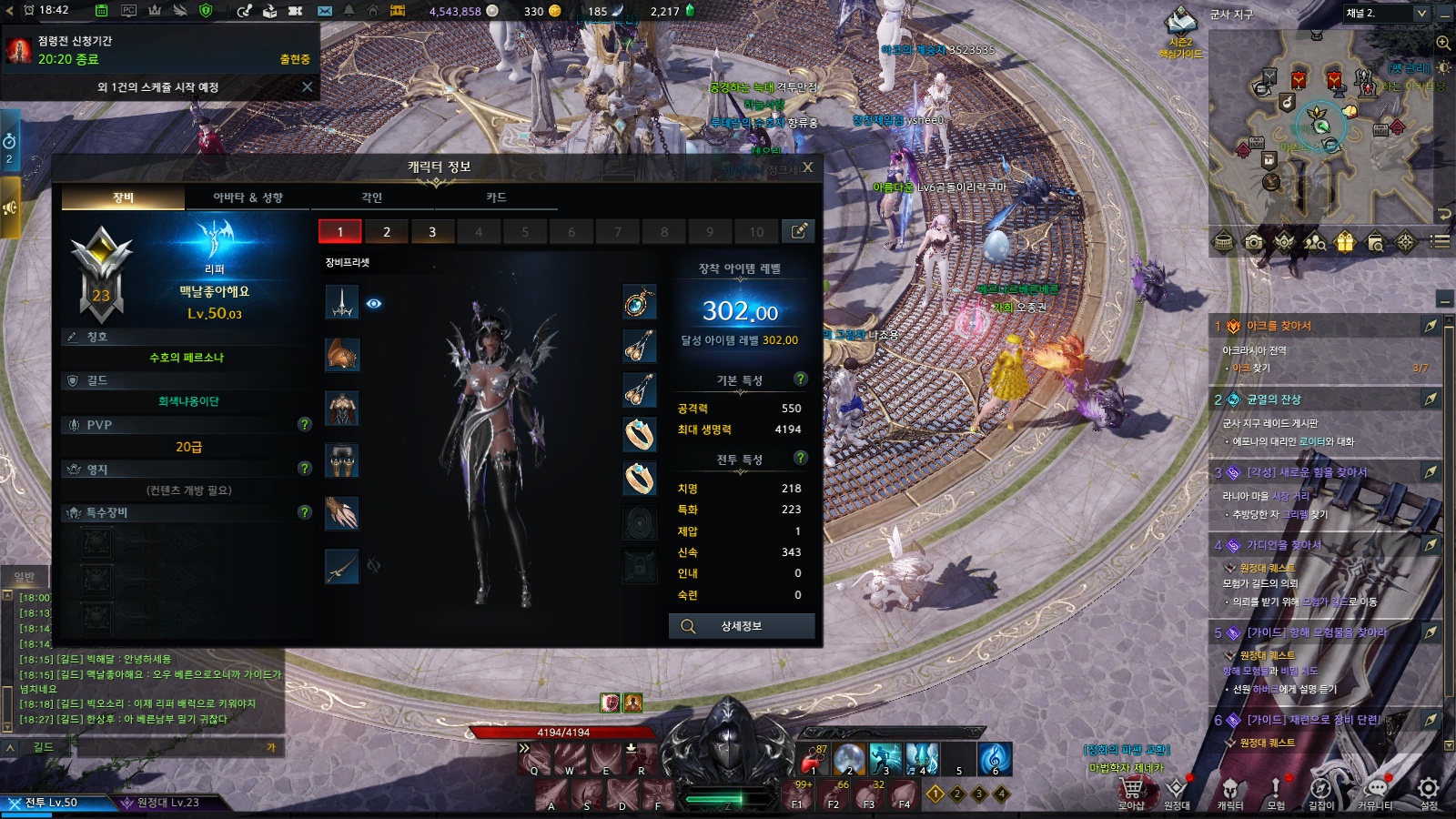Open the 설정 settings menu
This screenshot has height=819, width=1456.
(x=1429, y=791)
